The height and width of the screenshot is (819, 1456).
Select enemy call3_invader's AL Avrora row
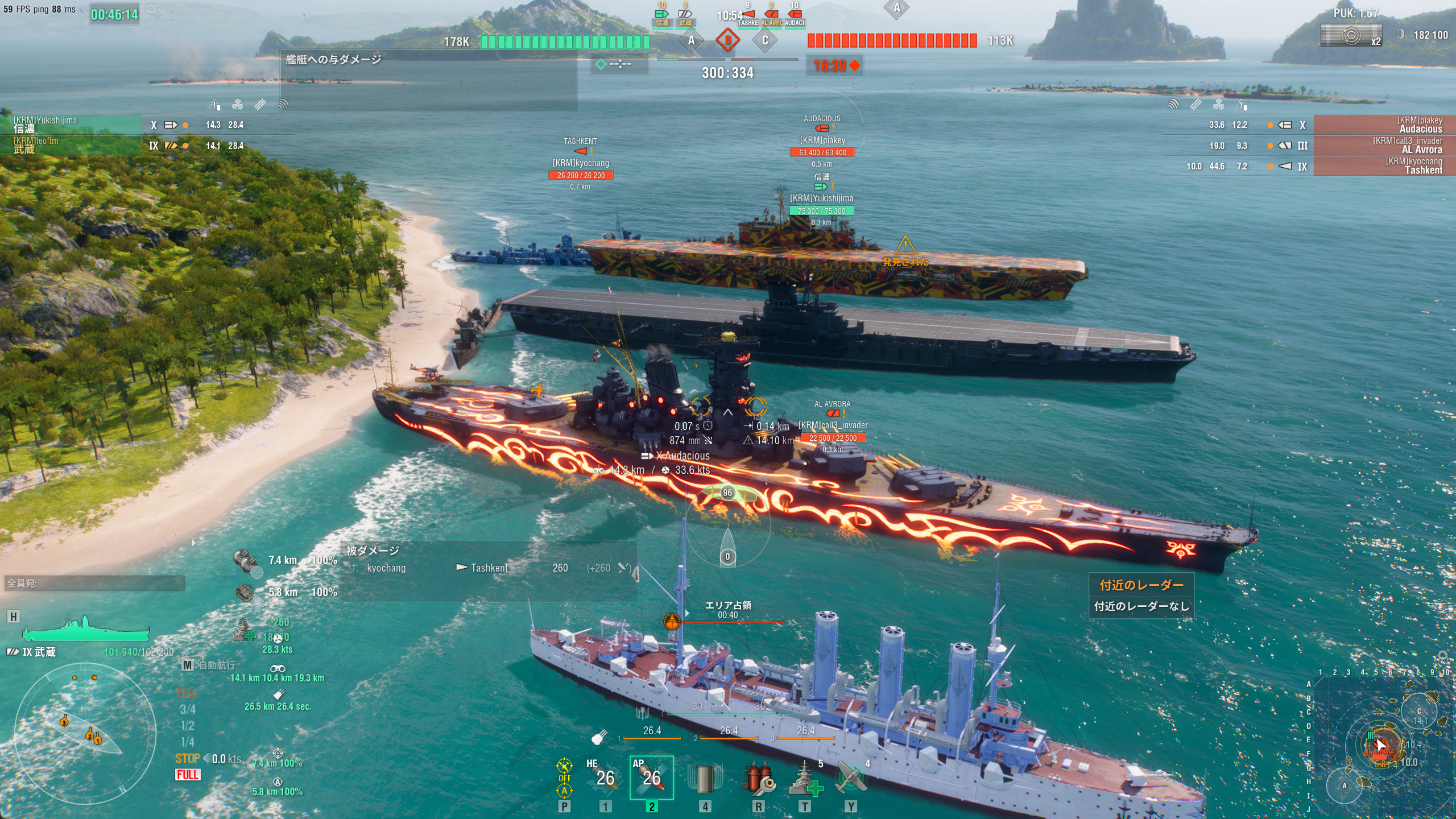click(x=1383, y=146)
